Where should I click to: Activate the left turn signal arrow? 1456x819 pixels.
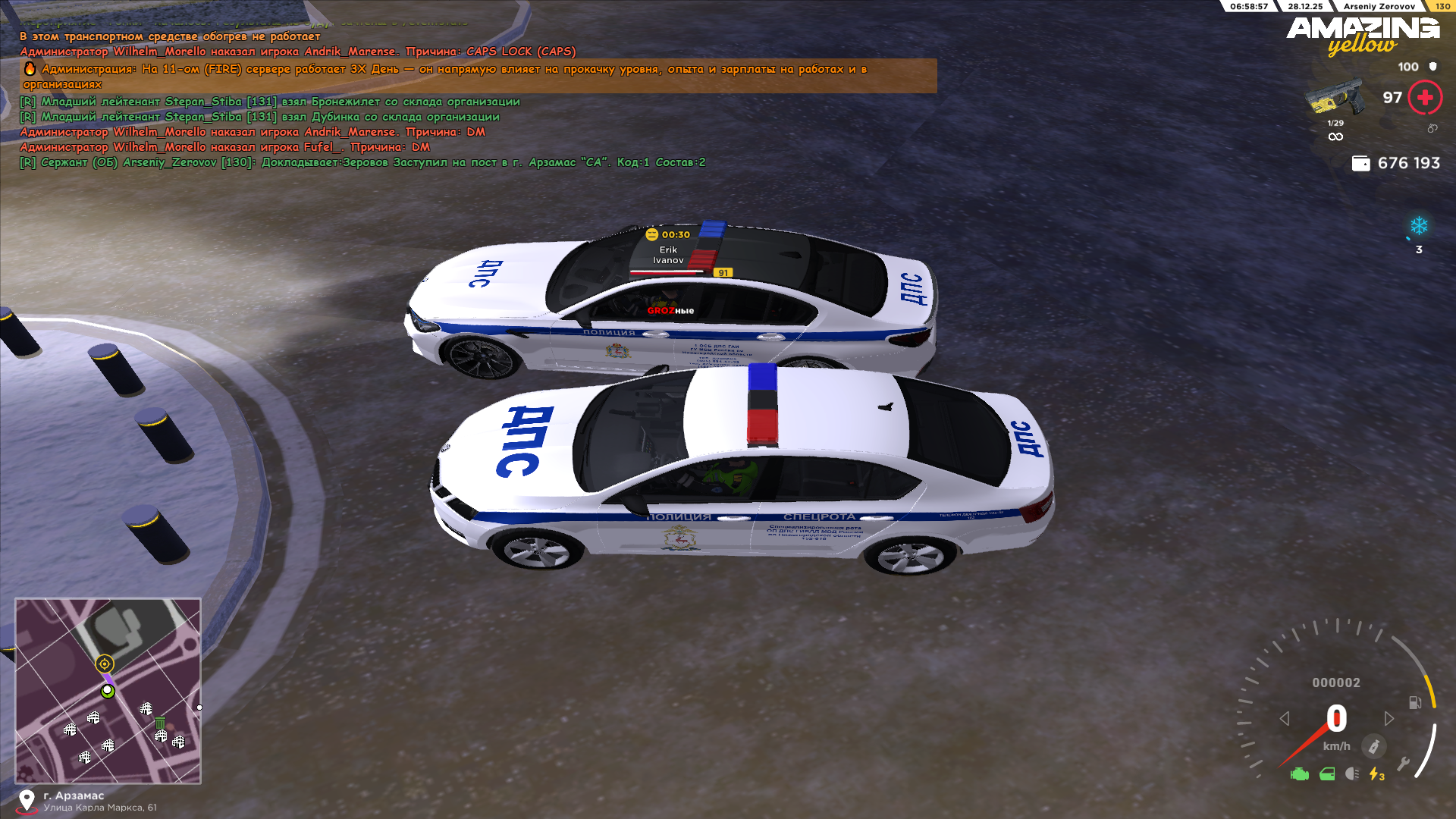pos(1285,718)
